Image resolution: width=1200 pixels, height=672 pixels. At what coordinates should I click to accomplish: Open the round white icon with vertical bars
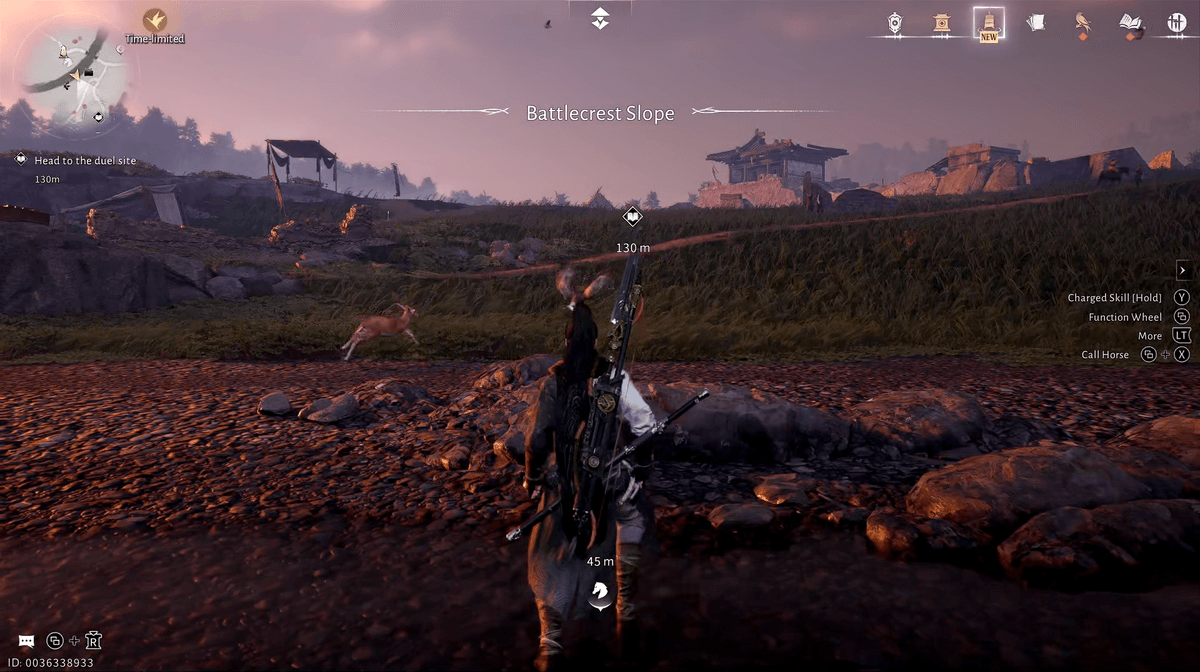click(1177, 22)
